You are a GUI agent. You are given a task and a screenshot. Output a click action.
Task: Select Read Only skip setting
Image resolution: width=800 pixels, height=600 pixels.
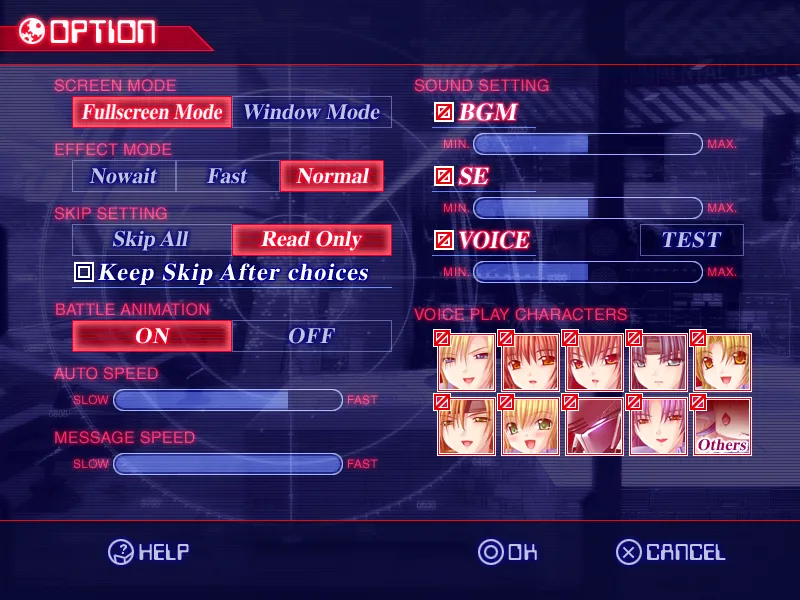(x=311, y=239)
